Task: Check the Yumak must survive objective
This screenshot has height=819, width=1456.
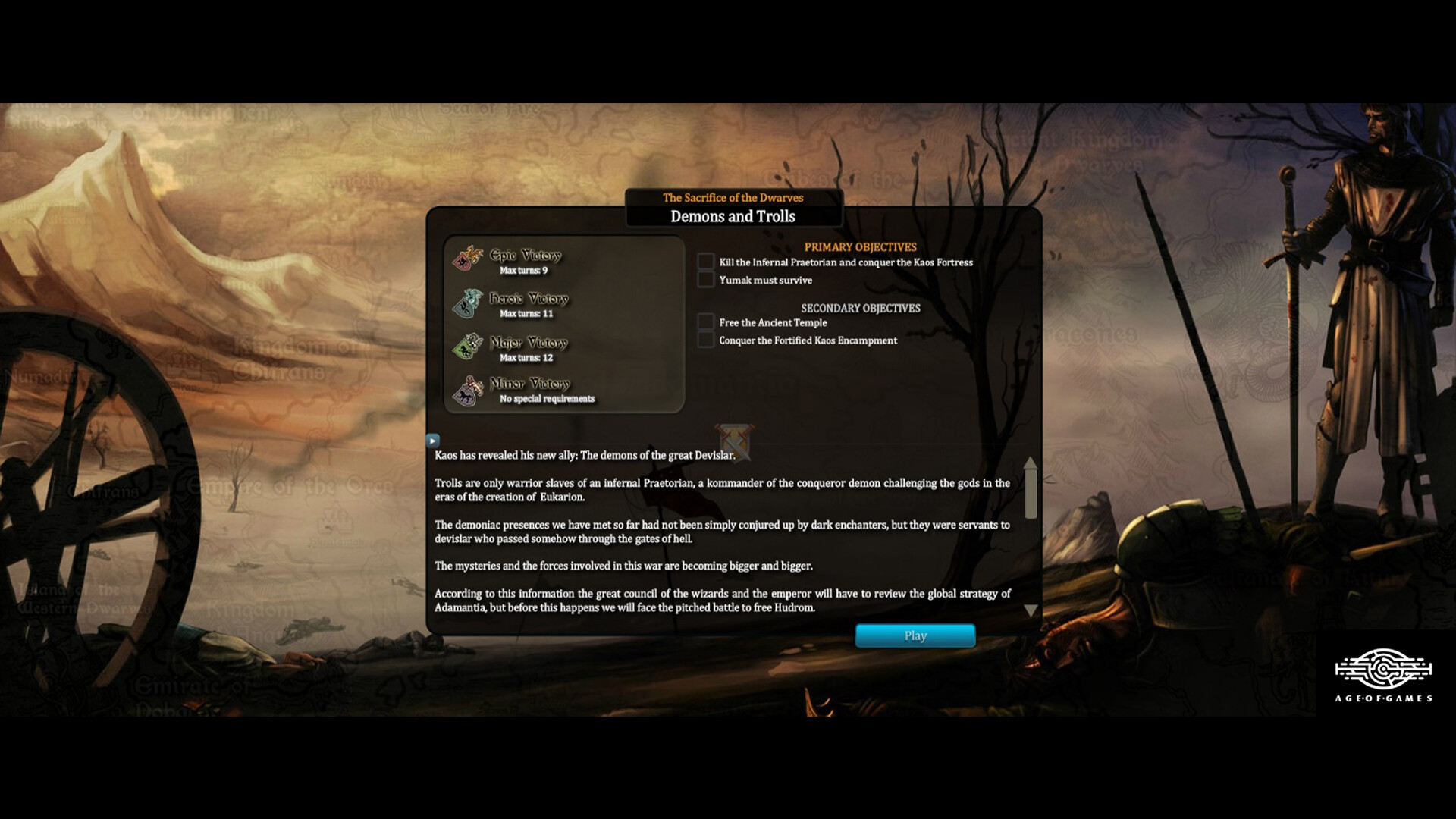Action: pos(705,279)
